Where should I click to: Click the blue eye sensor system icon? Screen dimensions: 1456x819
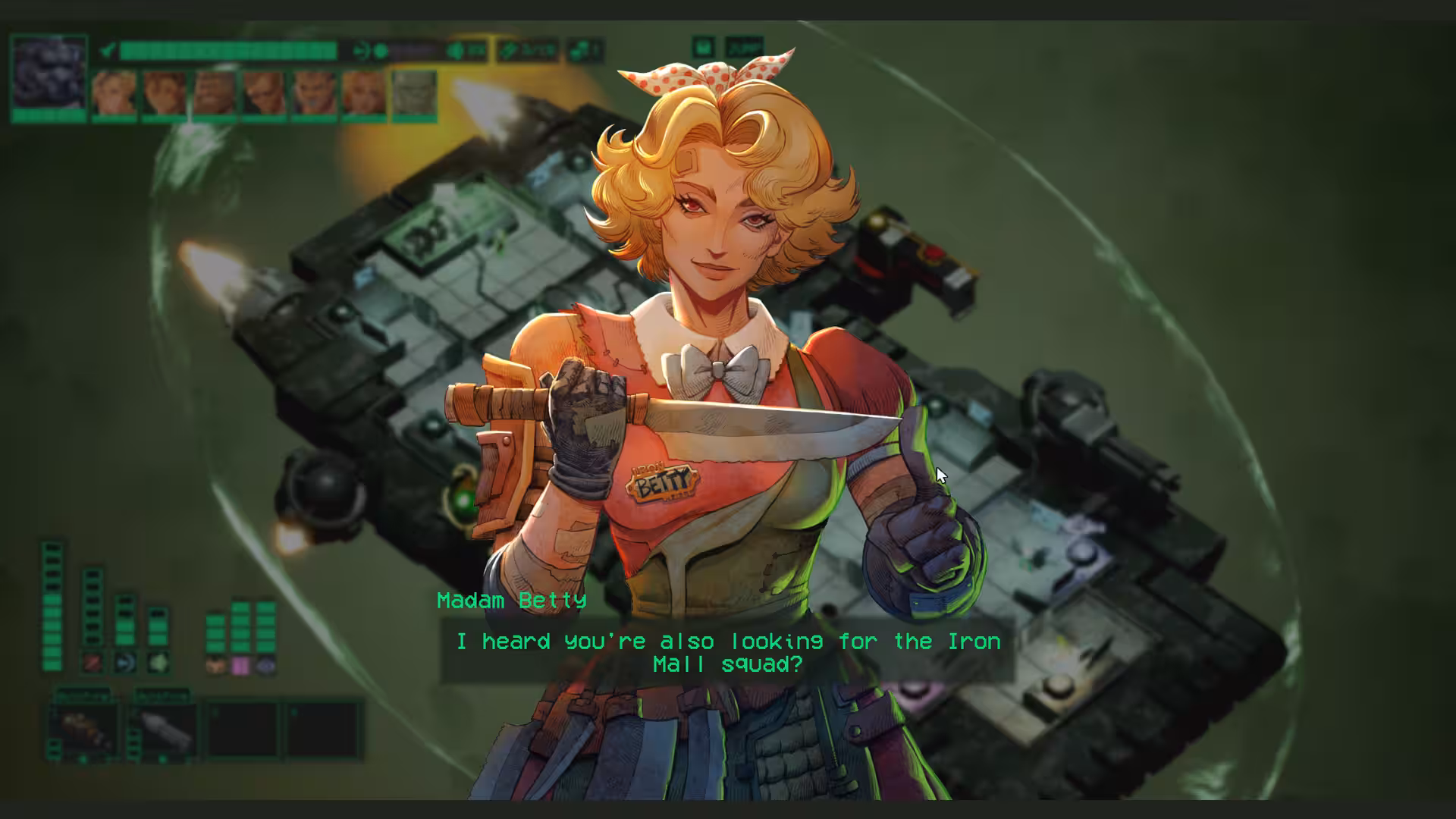tap(265, 666)
